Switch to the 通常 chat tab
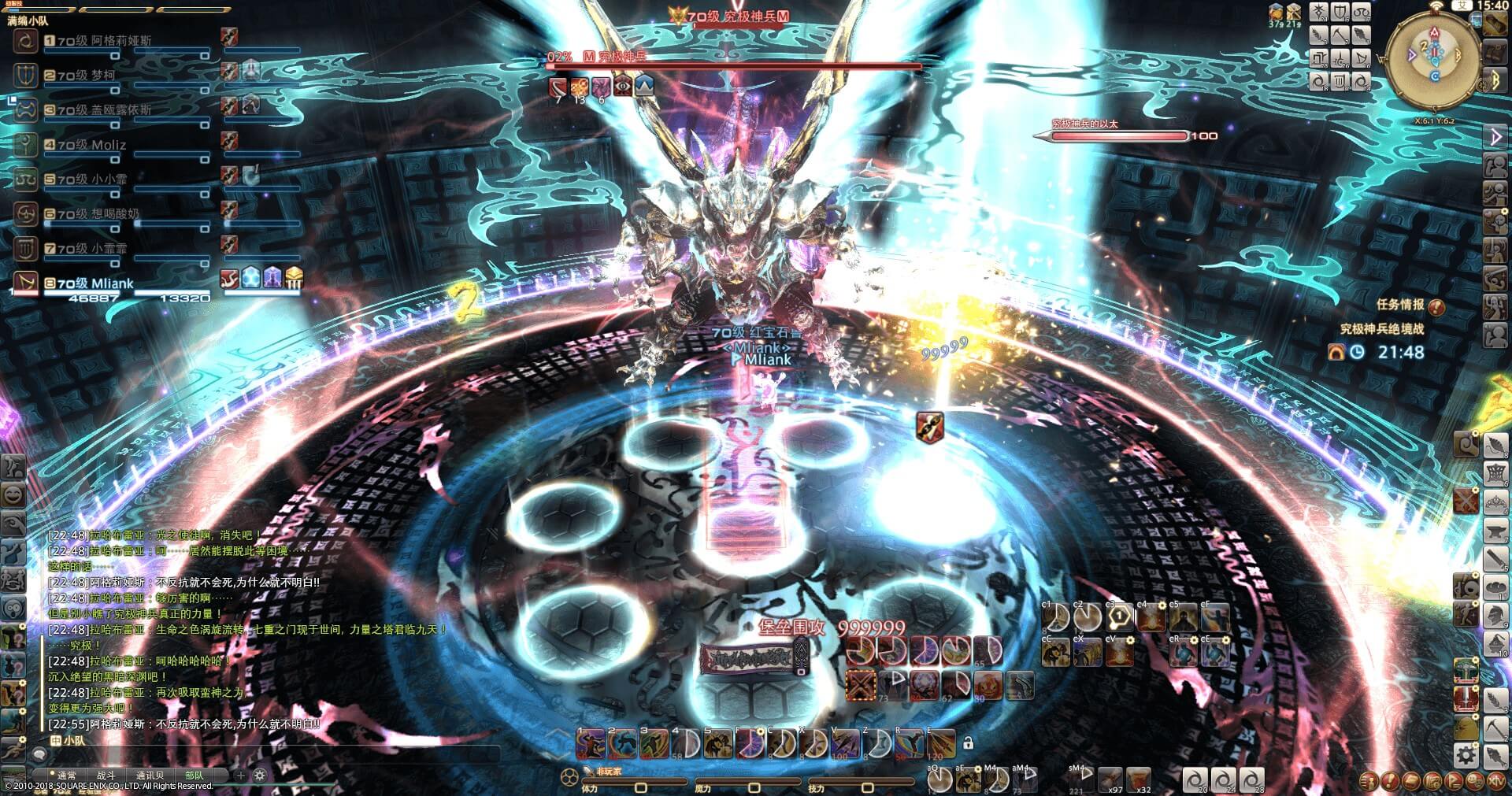1512x796 pixels. click(67, 776)
